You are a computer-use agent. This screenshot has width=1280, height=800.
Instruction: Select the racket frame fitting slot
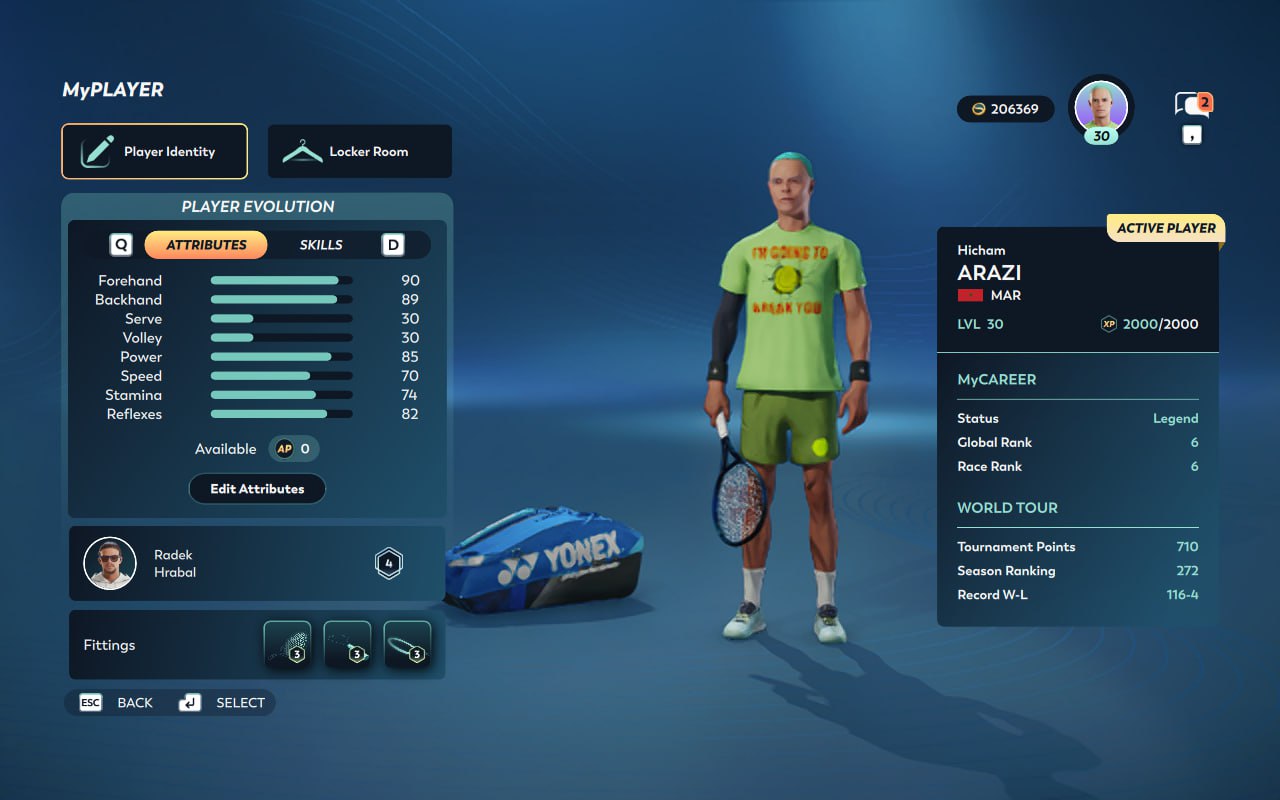(407, 644)
